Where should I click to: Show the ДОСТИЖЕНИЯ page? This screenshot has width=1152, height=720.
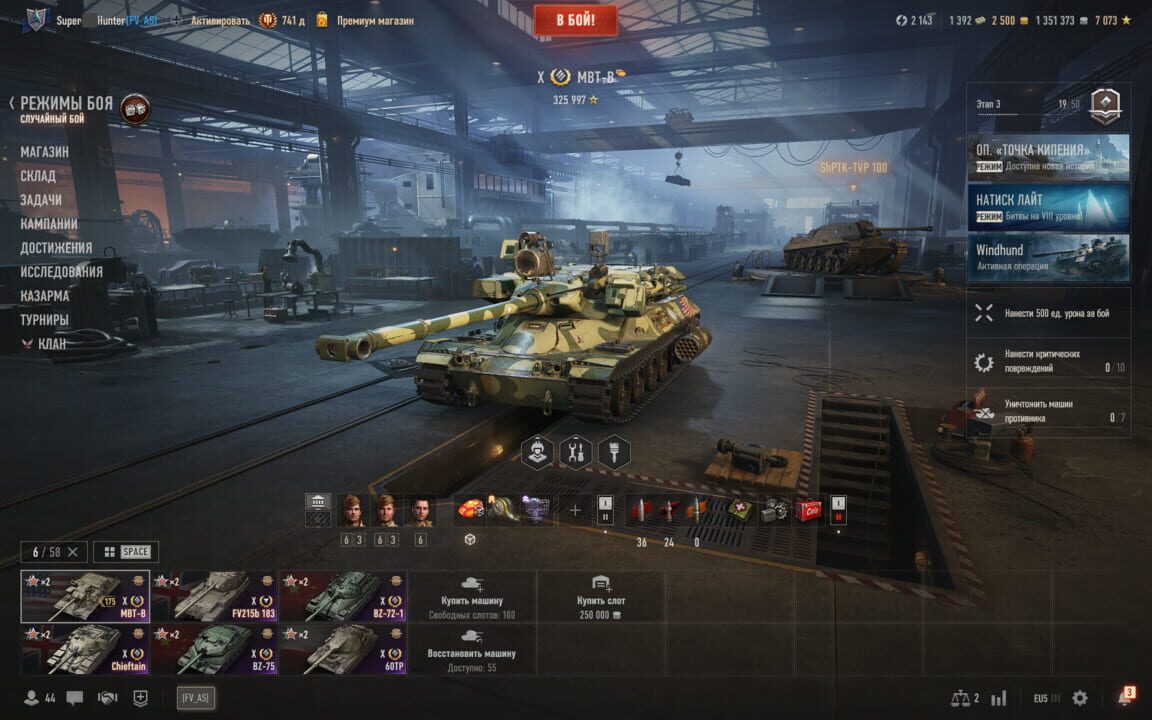(x=56, y=248)
